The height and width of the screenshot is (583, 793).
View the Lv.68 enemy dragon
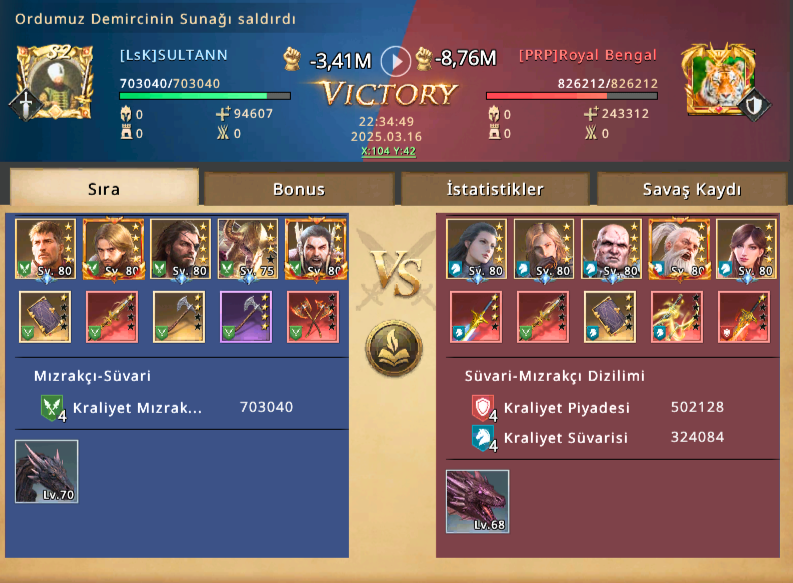tap(477, 501)
